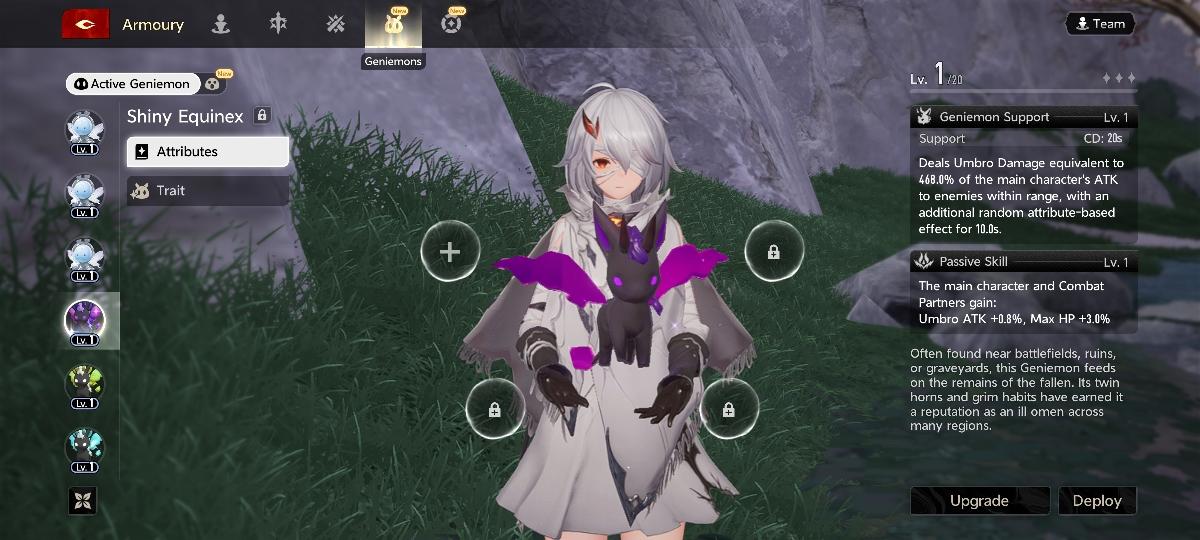Viewport: 1200px width, 540px height.
Task: Open the character profile tab icon
Action: click(221, 24)
